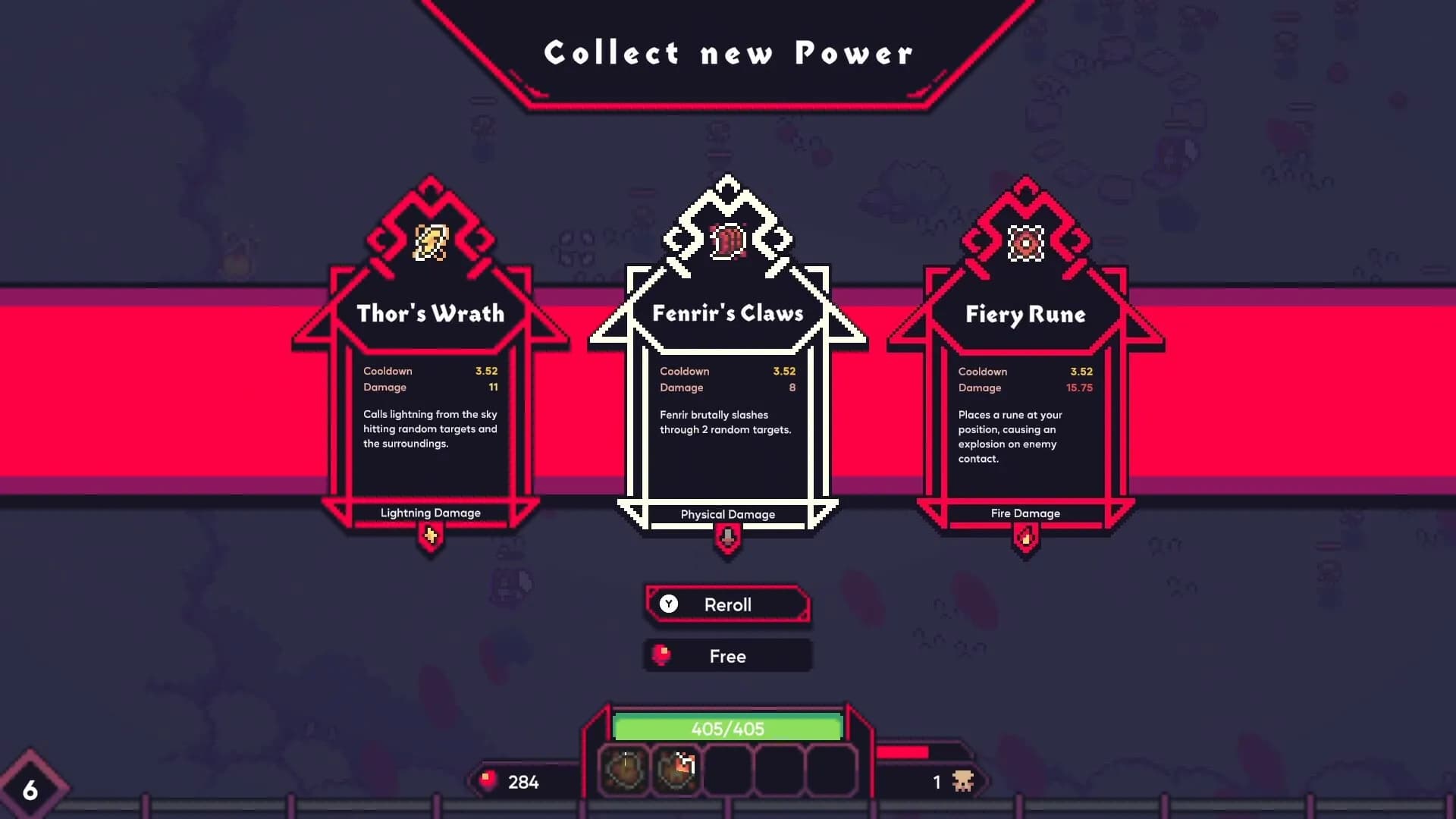Click the skull icon next to the kill counter

pyautogui.click(x=963, y=780)
